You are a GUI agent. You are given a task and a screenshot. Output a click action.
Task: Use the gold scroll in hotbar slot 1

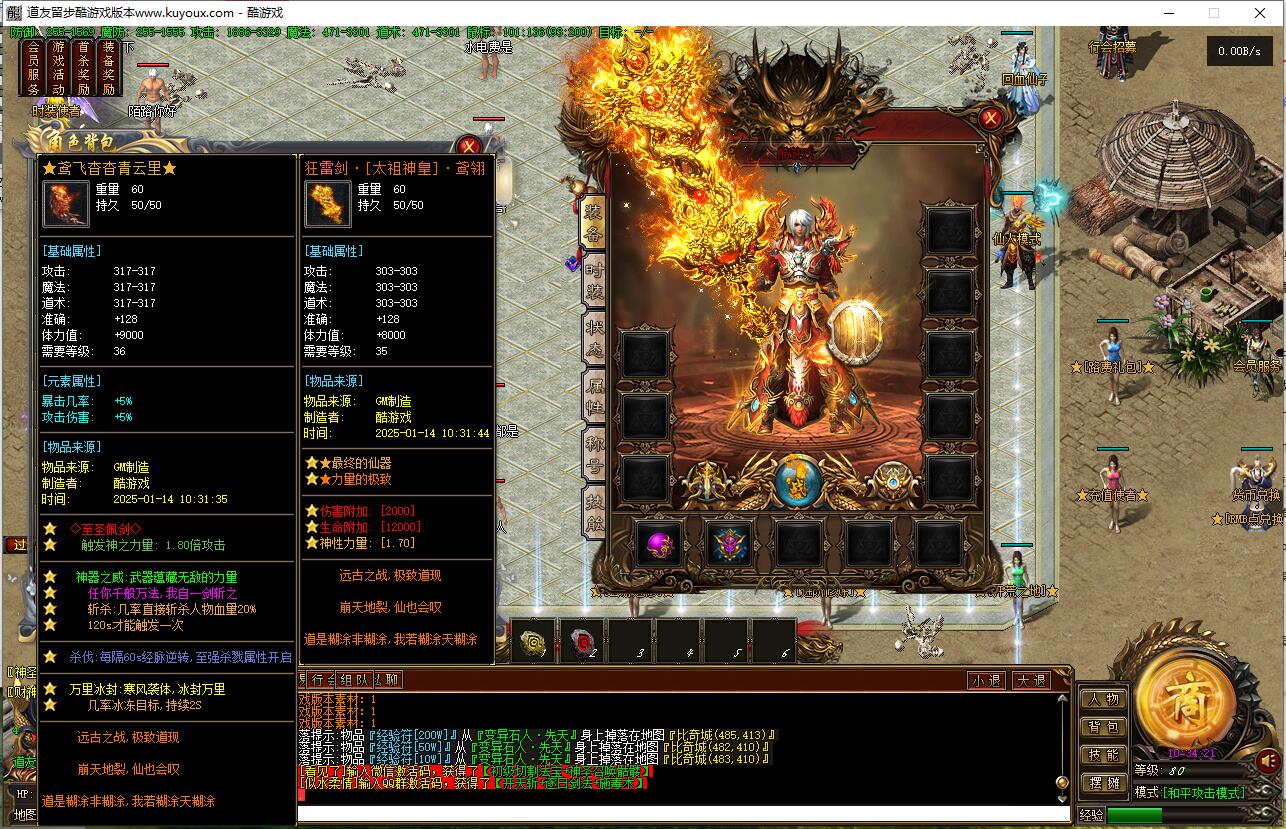point(534,641)
